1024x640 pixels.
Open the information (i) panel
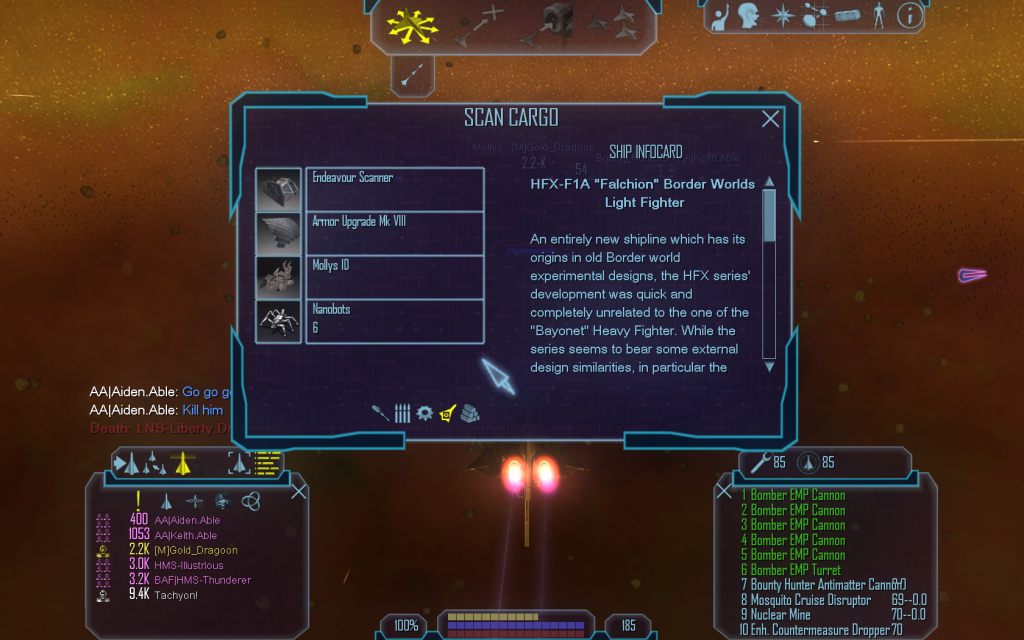909,15
